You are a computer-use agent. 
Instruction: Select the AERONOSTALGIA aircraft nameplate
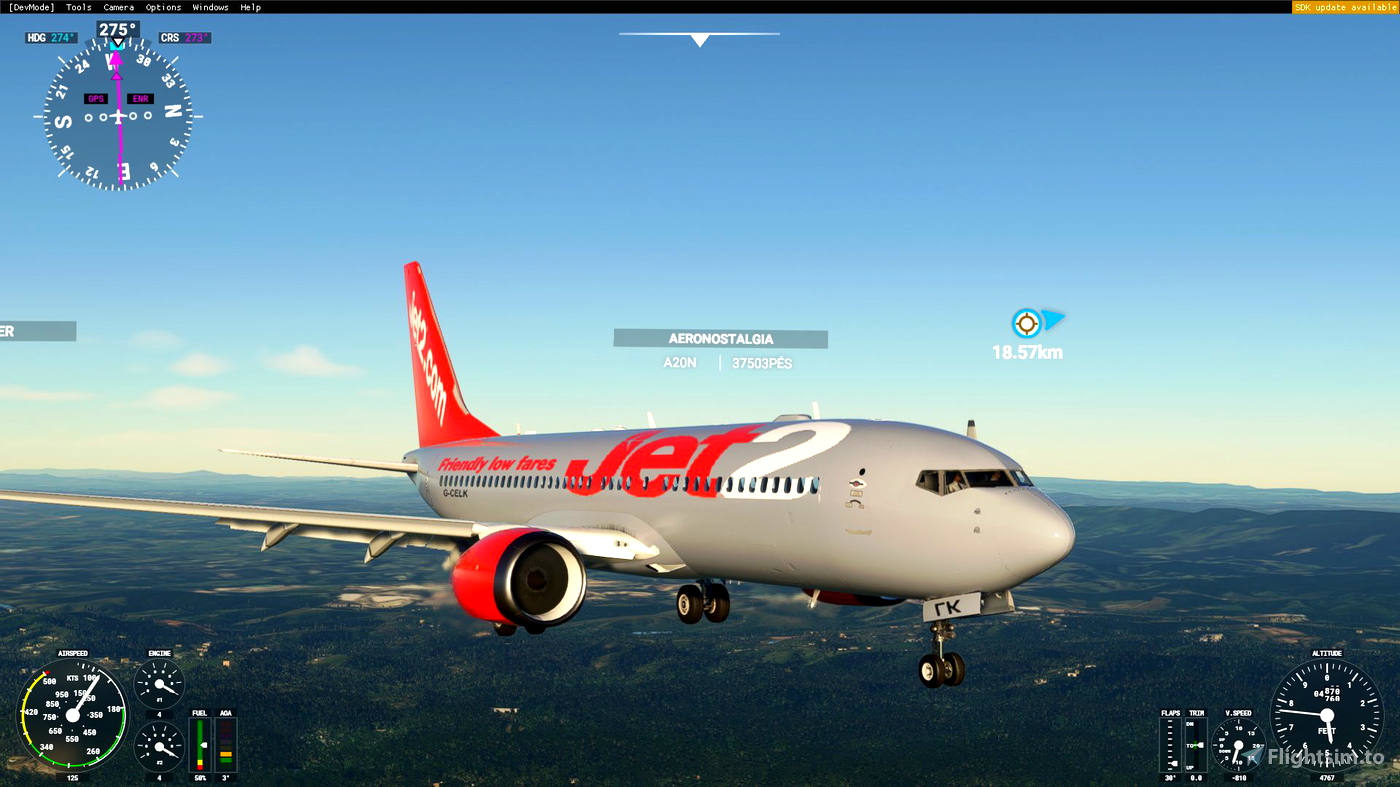click(720, 338)
